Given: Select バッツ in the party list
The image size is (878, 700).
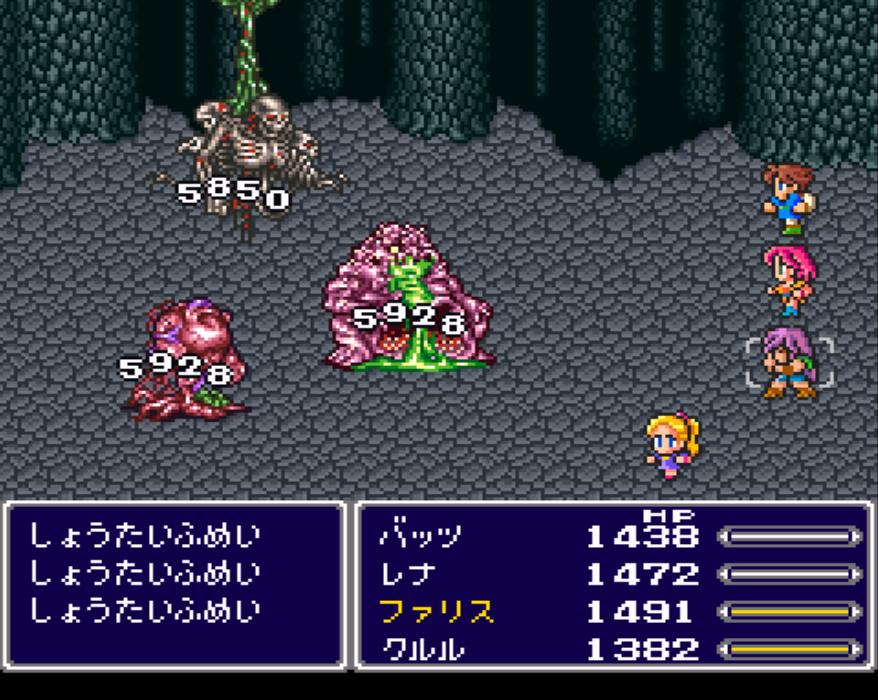Looking at the screenshot, I should point(420,537).
